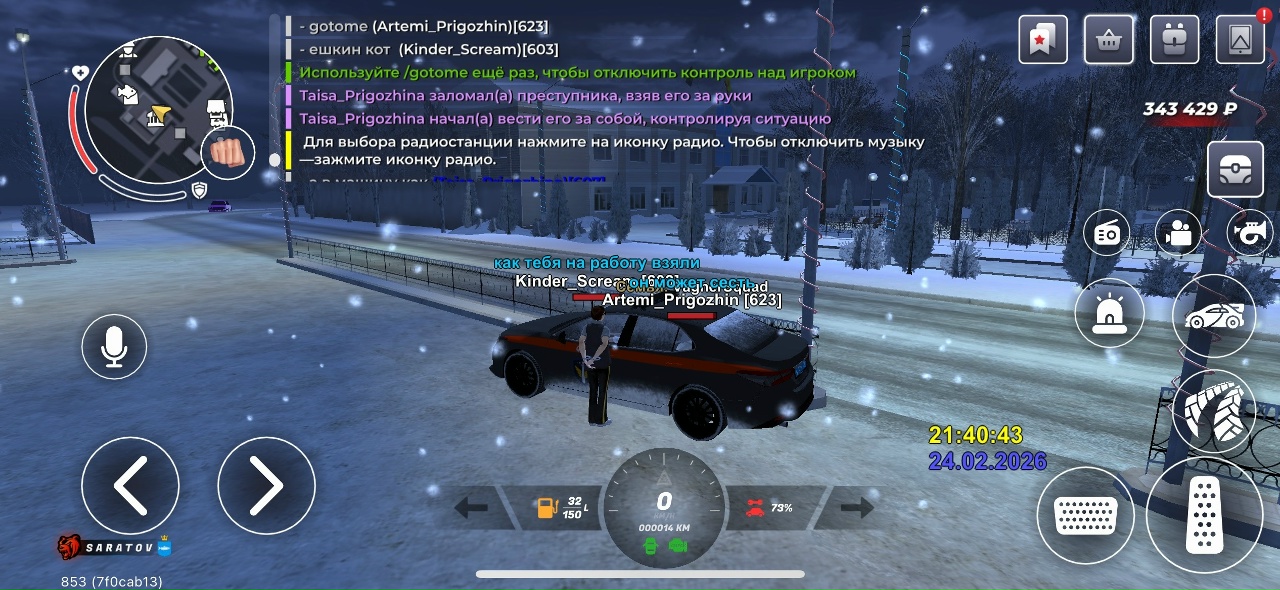Steer right with the right arrow button

(266, 486)
